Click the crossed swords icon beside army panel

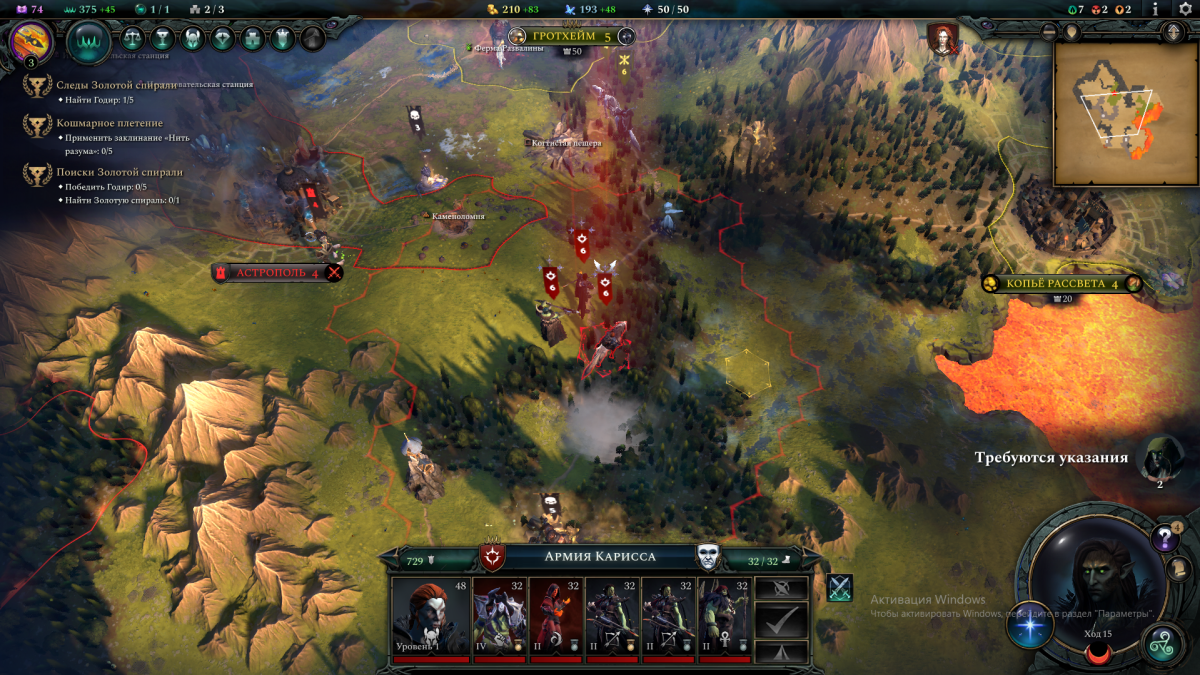coord(840,588)
